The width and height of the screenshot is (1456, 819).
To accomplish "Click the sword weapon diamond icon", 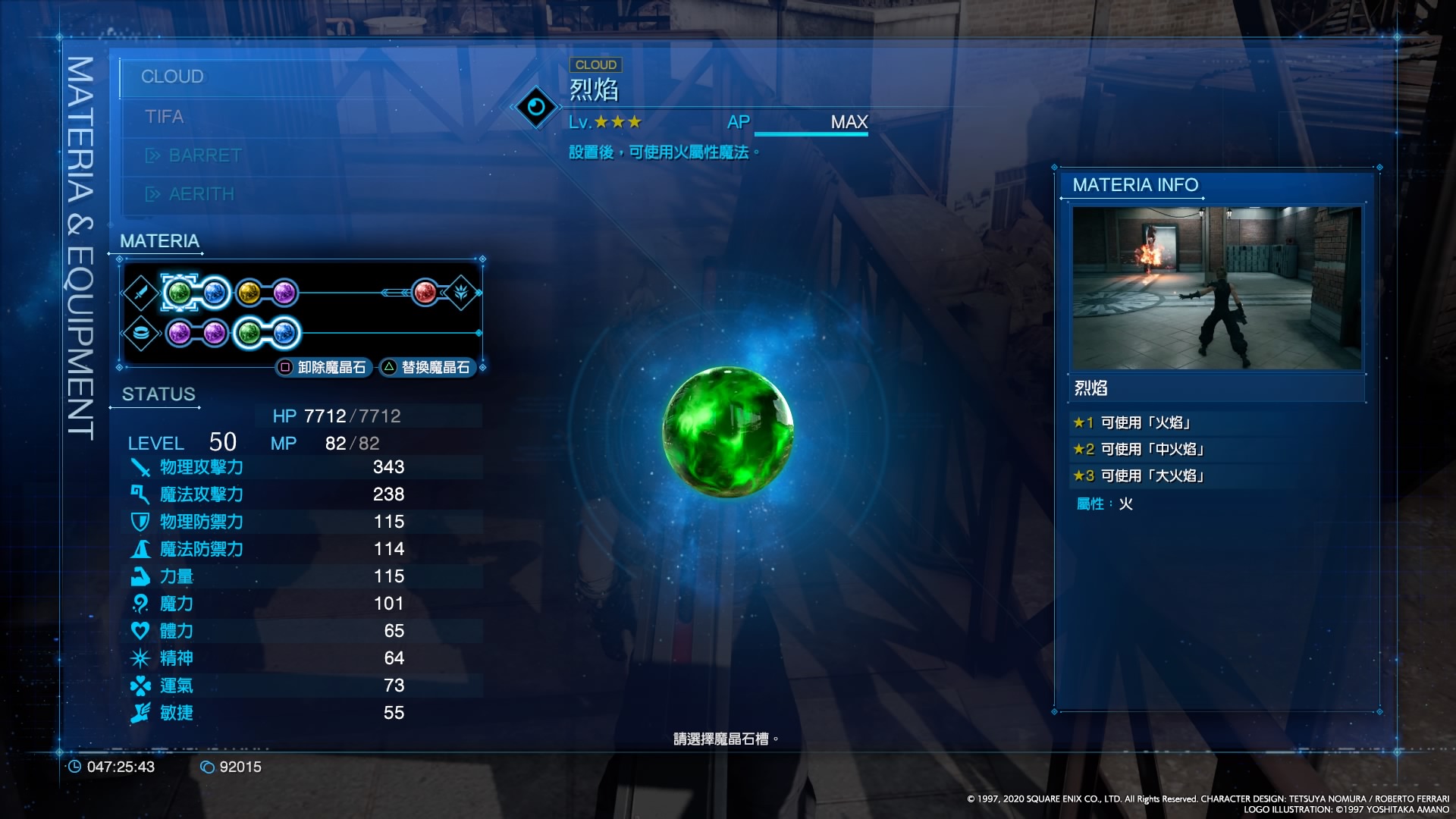I will [x=141, y=293].
